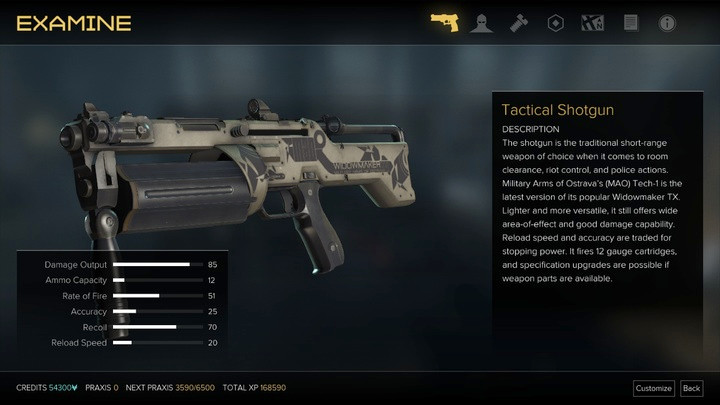The height and width of the screenshot is (405, 720).
Task: Select the hexagon icon tab
Action: (x=556, y=22)
